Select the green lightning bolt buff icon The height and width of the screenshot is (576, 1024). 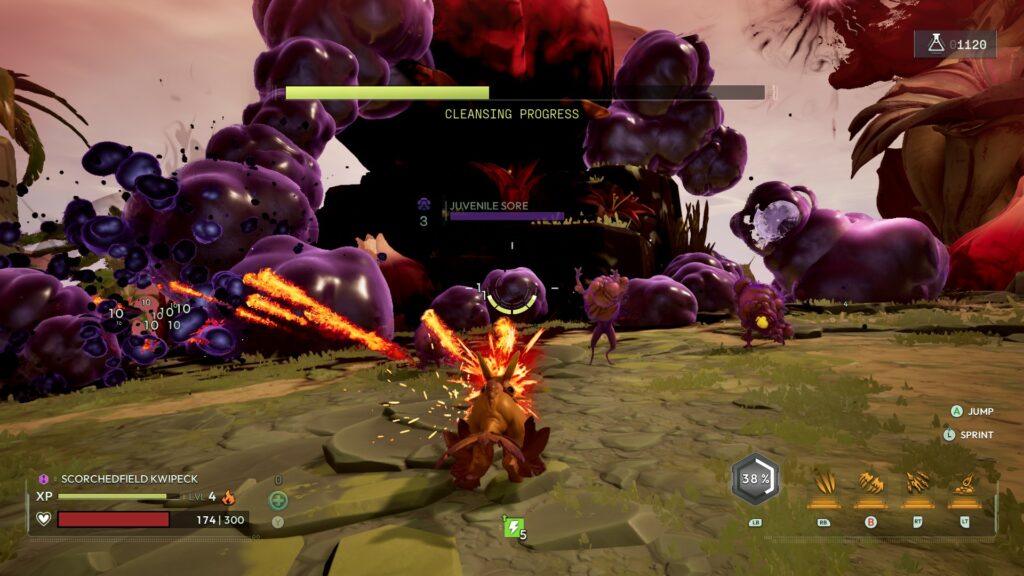[512, 528]
